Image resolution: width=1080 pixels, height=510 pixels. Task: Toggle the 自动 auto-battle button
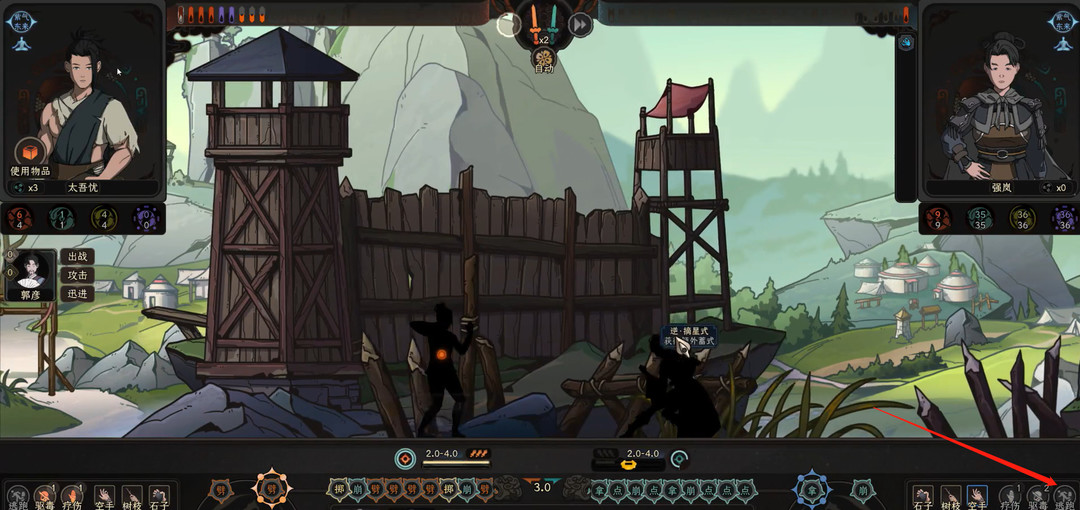[543, 61]
